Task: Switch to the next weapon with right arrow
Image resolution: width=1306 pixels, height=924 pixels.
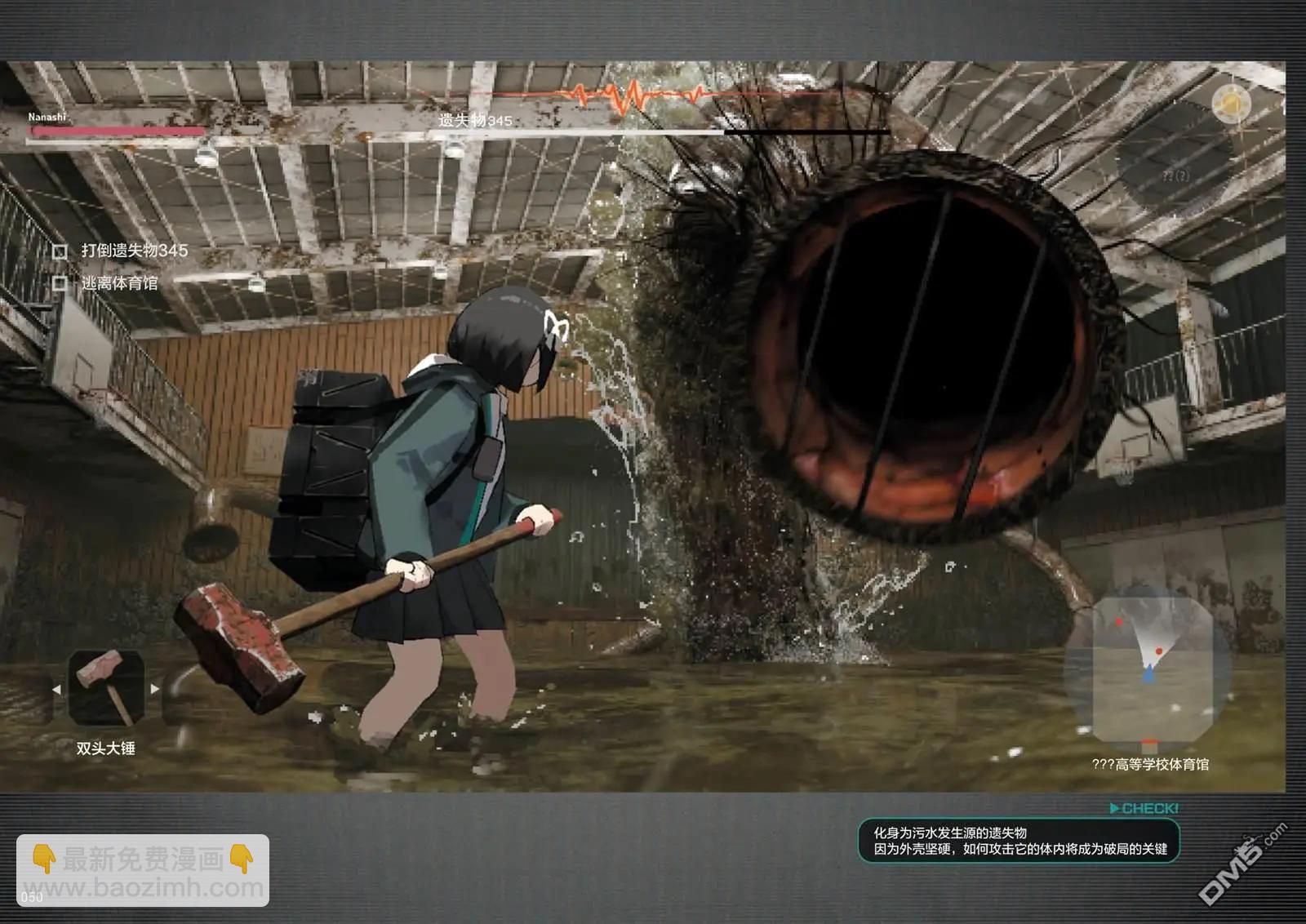Action: (155, 689)
